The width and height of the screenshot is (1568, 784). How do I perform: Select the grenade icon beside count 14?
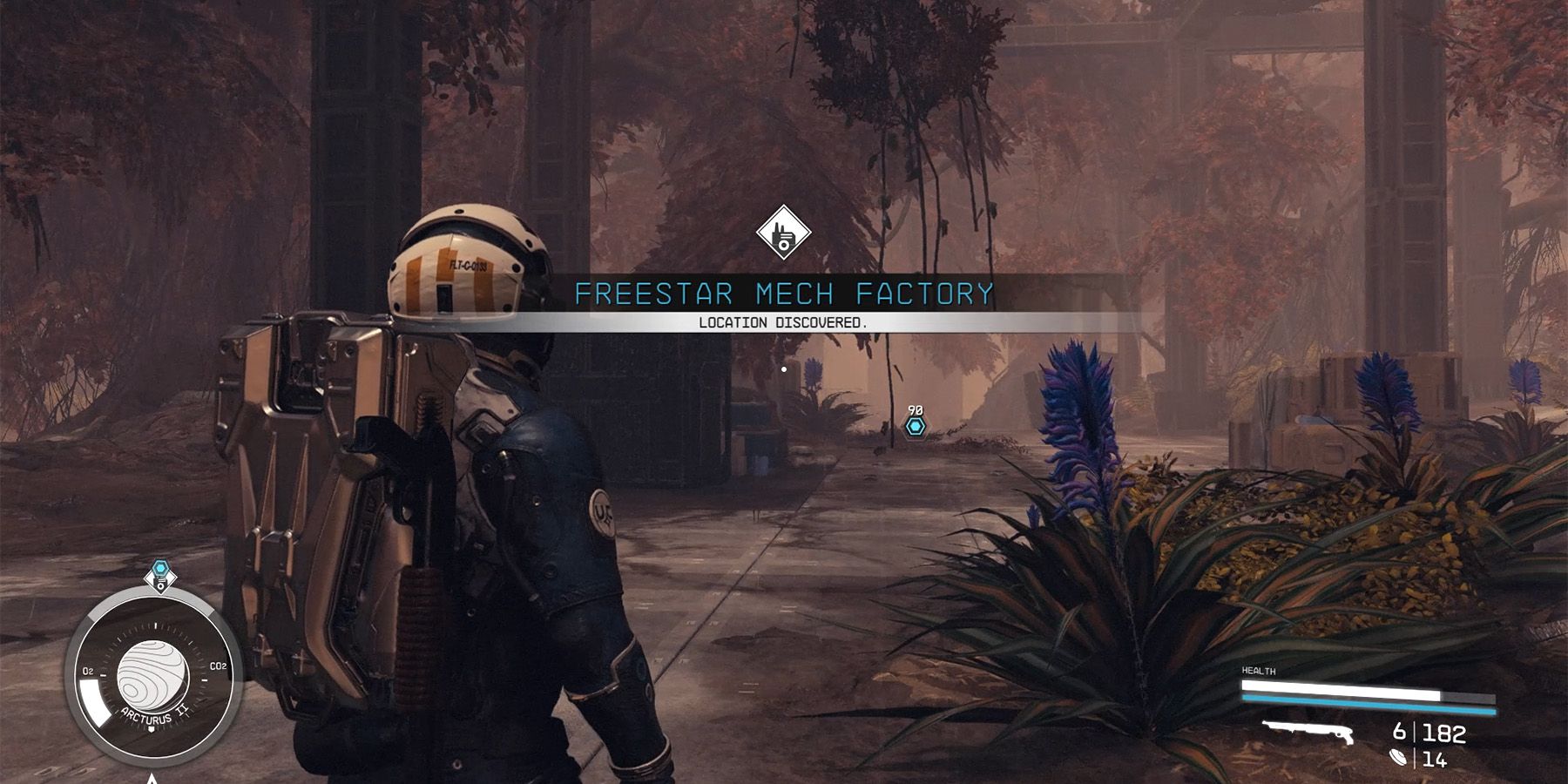[x=1400, y=760]
